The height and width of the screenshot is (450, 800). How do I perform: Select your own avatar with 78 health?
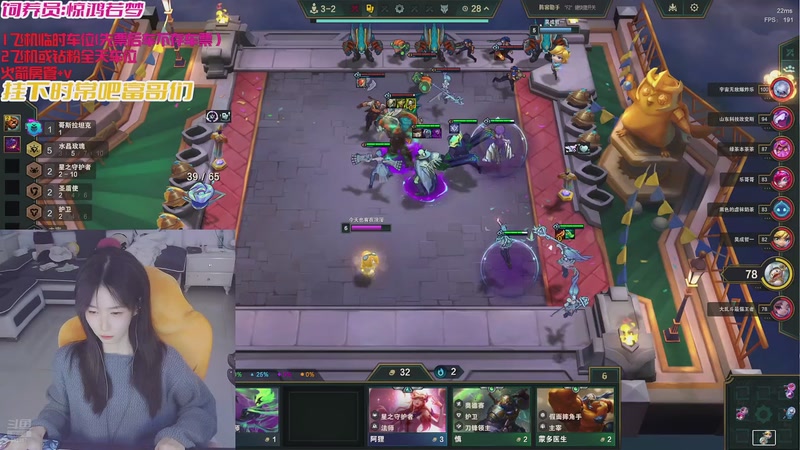click(776, 273)
